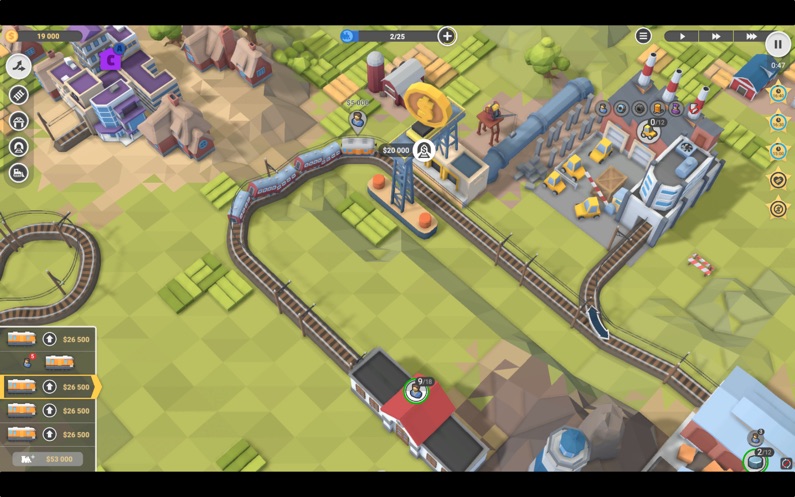Viewport: 795px width, 497px height.
Task: Select the 0/12 yellow car cargo indicator
Action: [x=650, y=129]
